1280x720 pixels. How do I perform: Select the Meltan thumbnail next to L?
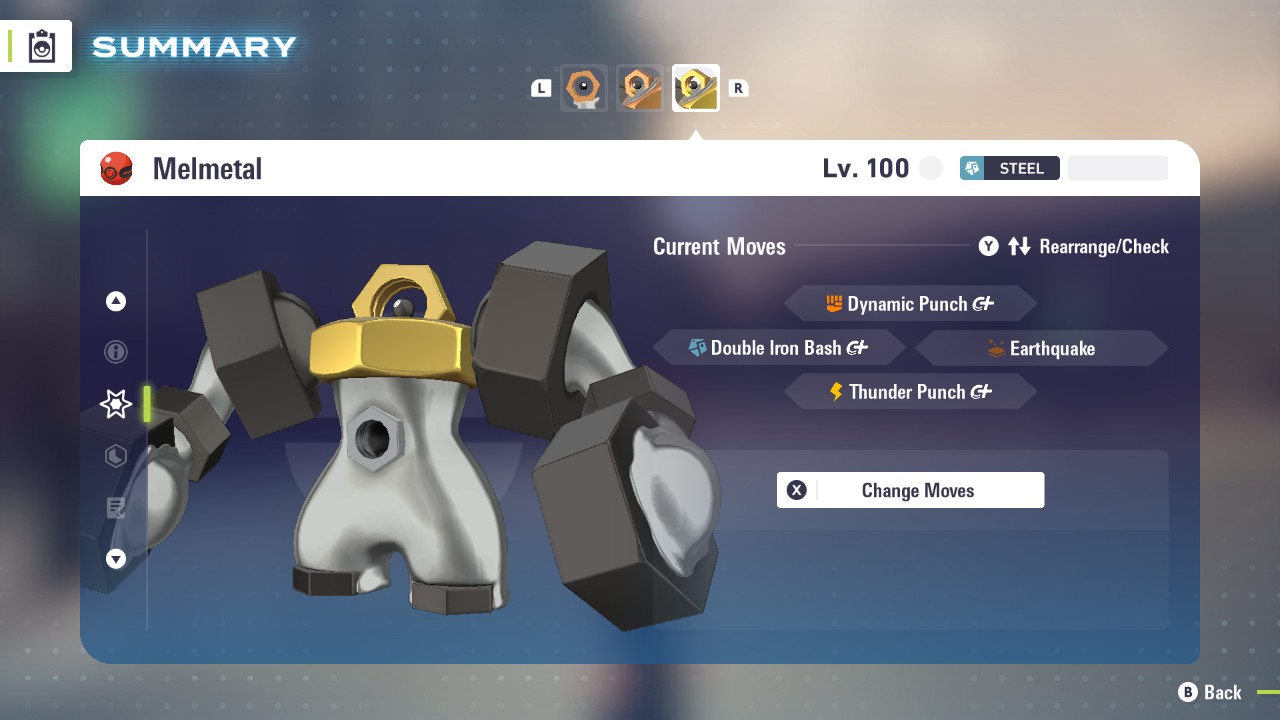(583, 88)
